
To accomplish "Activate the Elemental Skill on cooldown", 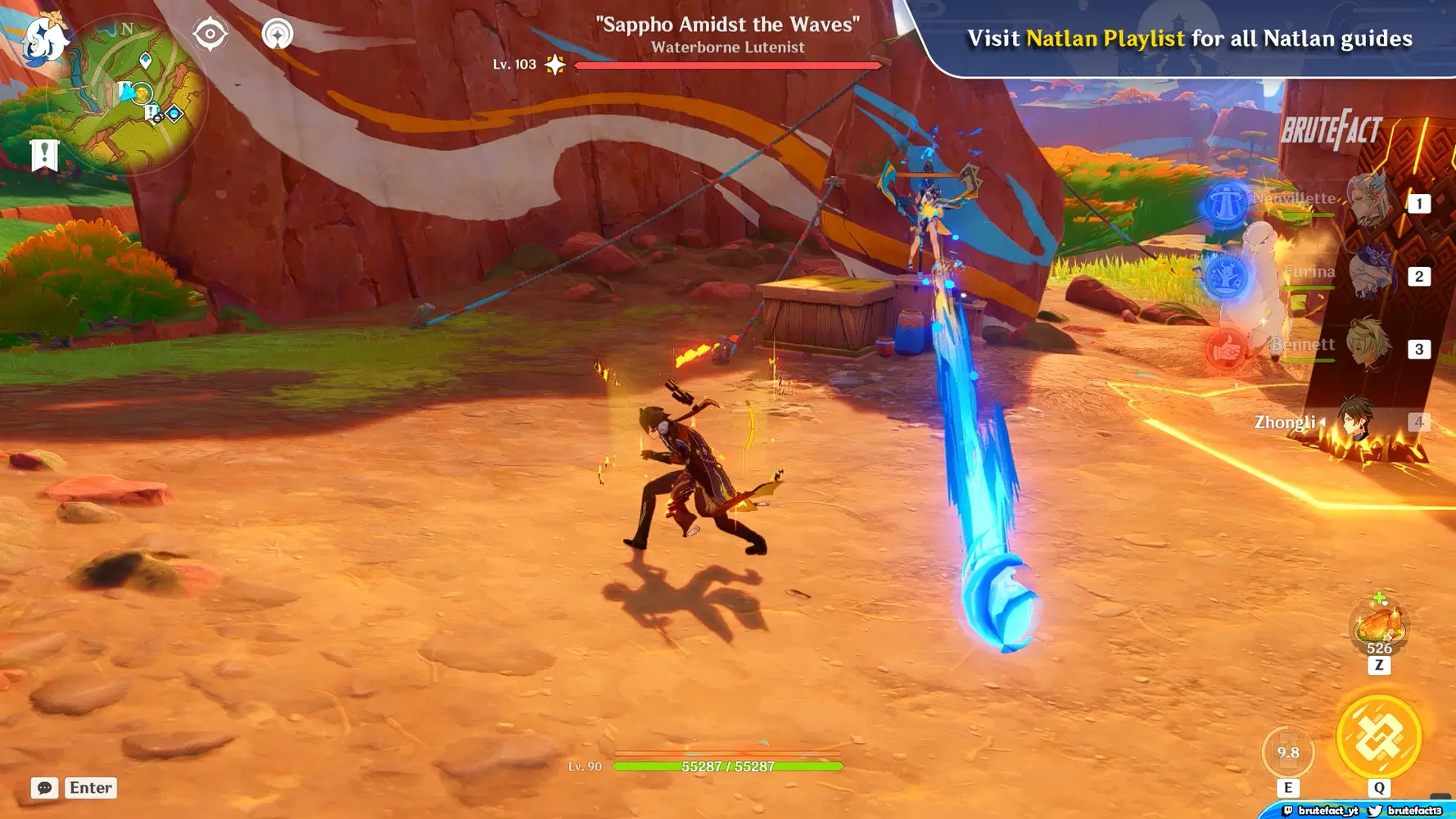I will pyautogui.click(x=1289, y=750).
